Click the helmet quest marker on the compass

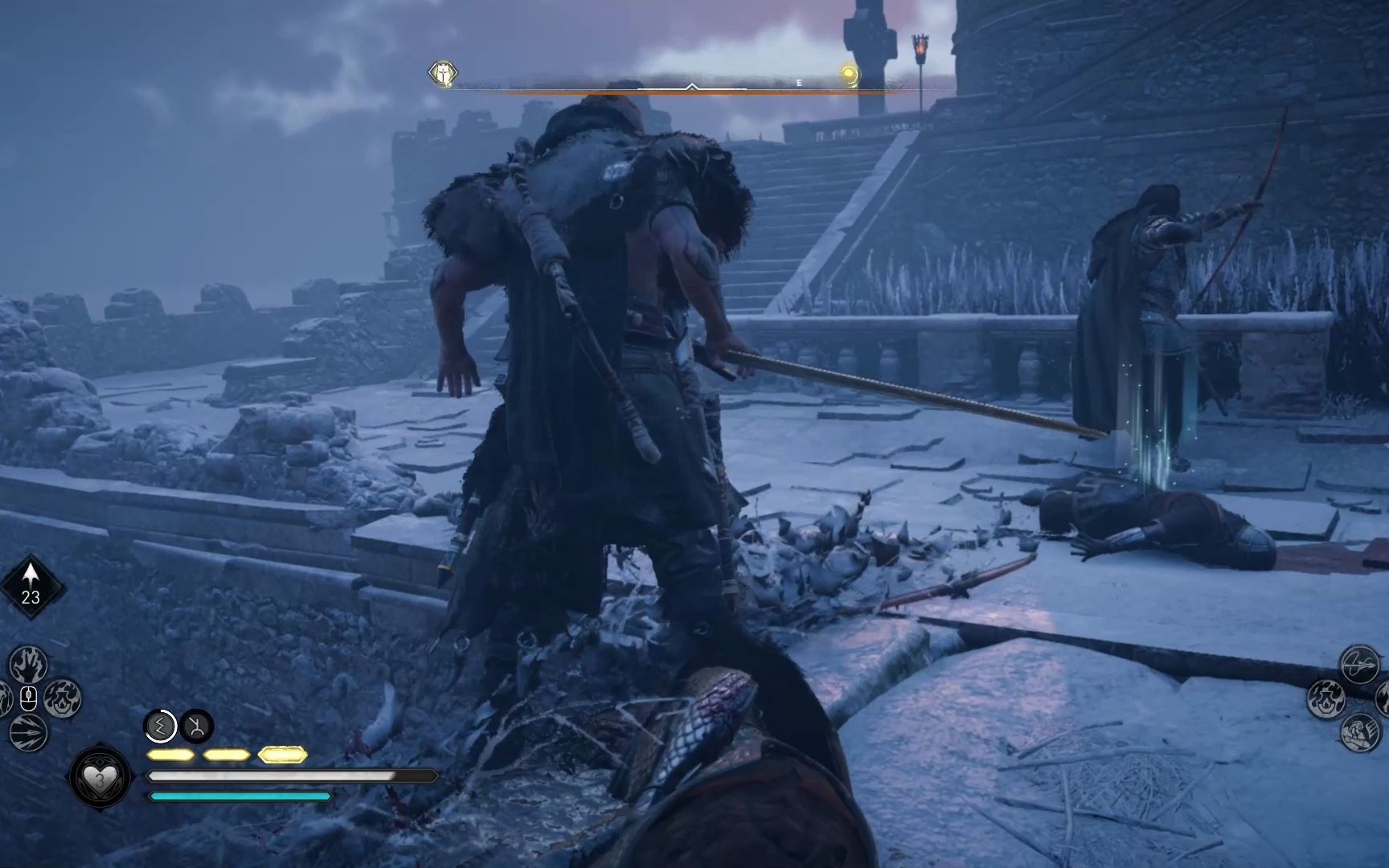[443, 74]
